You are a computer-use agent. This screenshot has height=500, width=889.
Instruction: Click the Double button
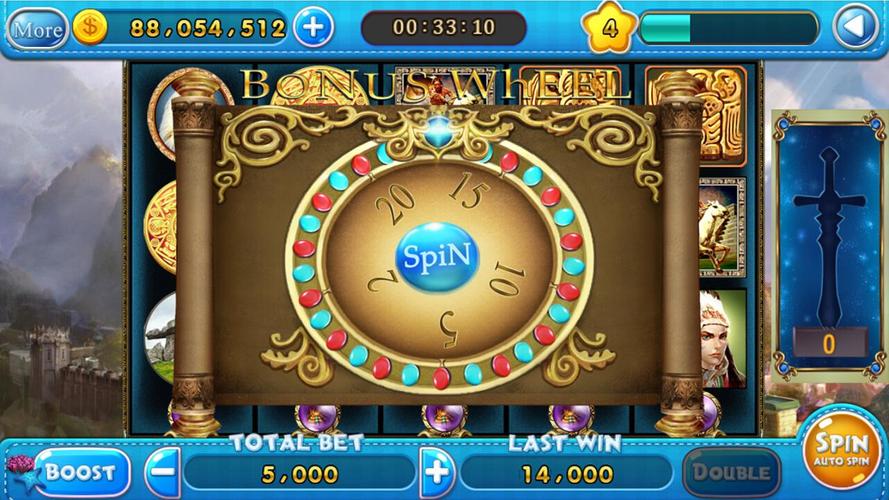(731, 471)
